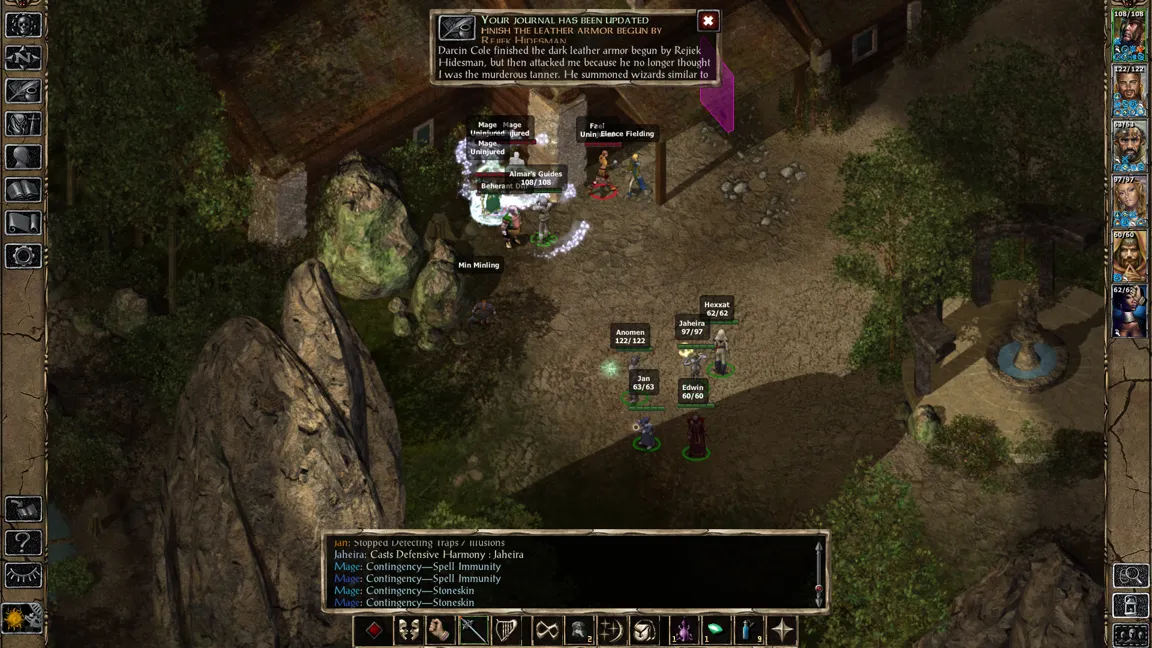Toggle the rest eye icon

23,576
